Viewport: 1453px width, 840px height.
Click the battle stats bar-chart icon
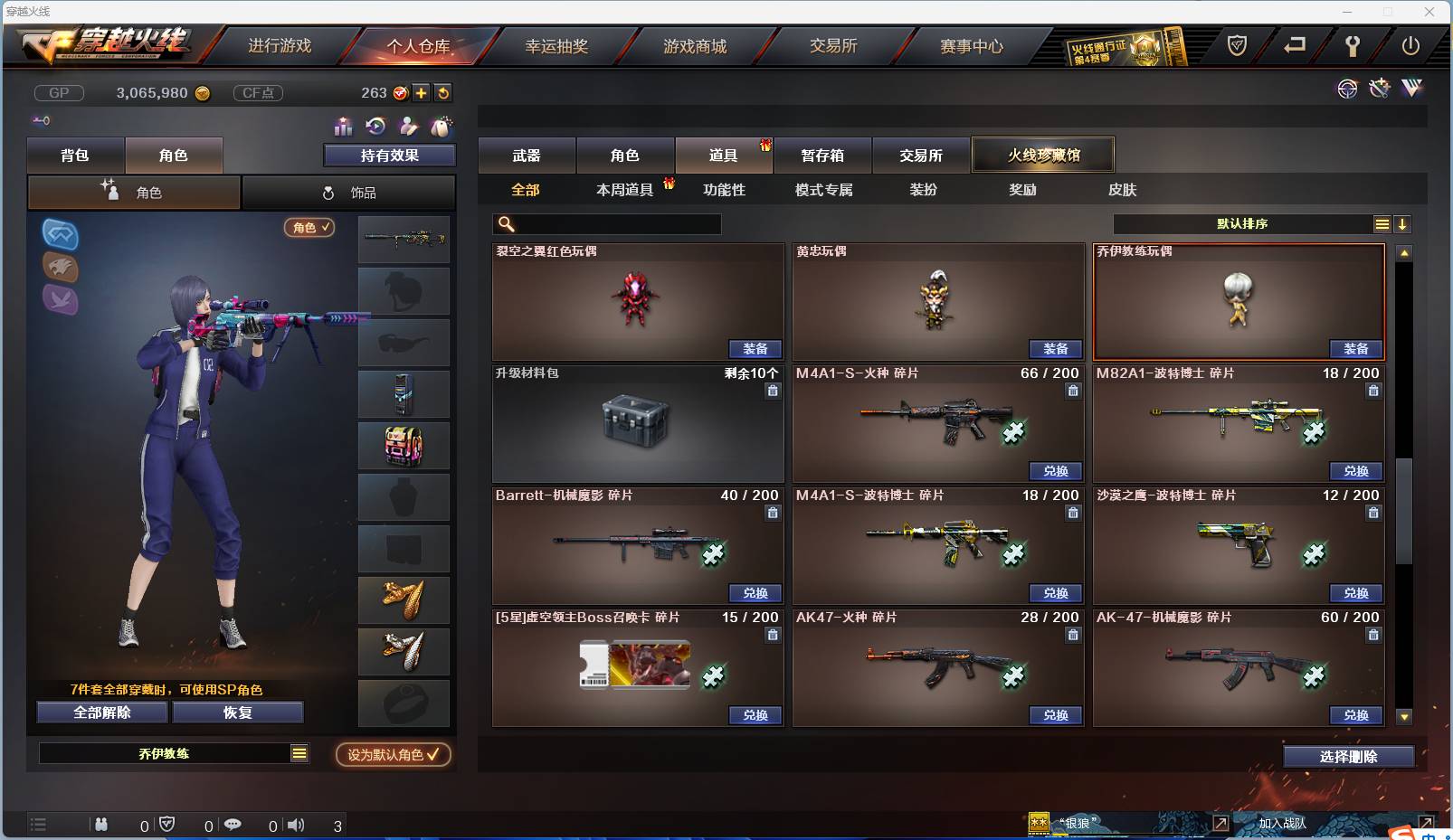343,127
